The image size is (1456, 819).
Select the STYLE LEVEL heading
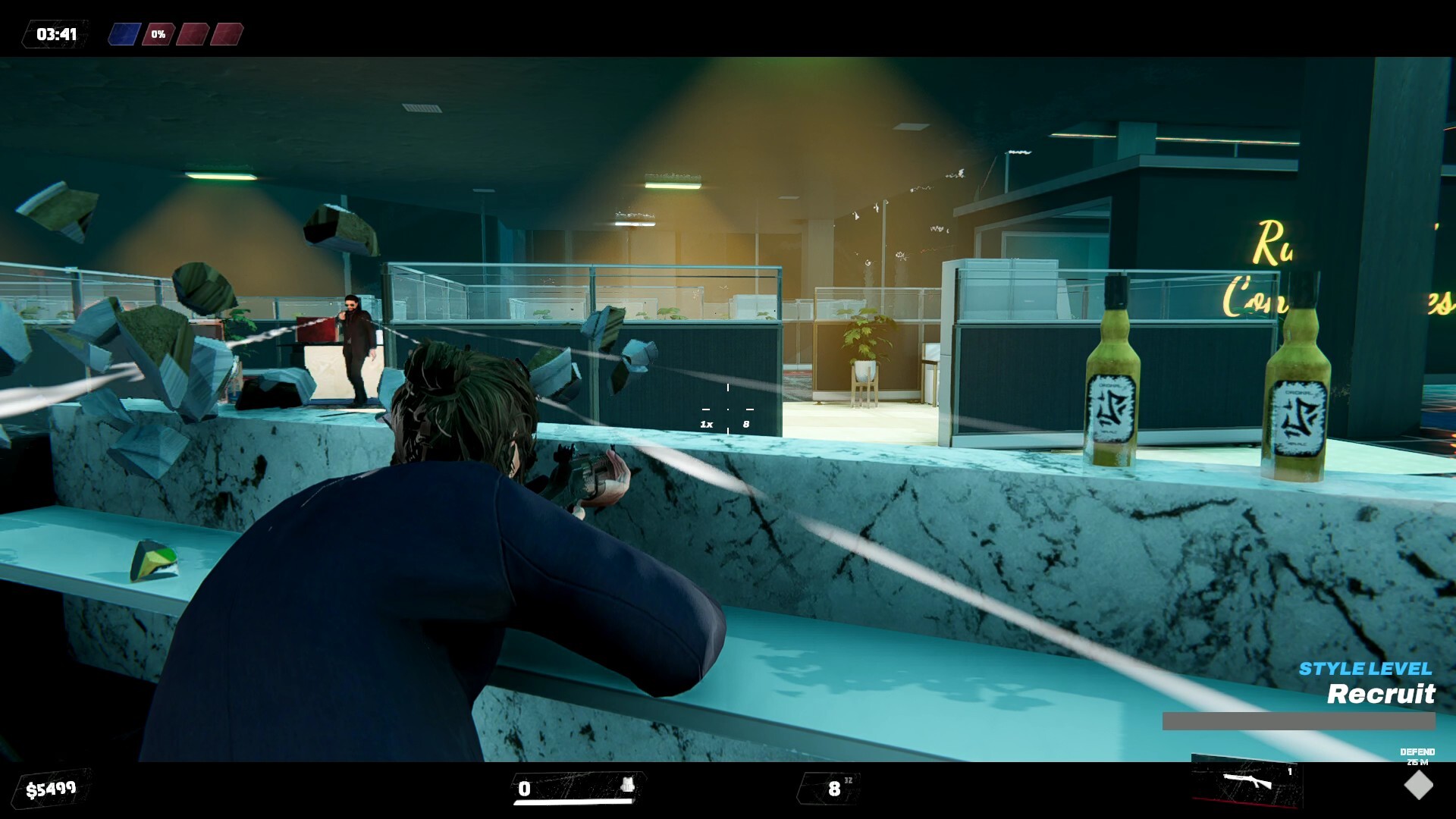click(1363, 670)
